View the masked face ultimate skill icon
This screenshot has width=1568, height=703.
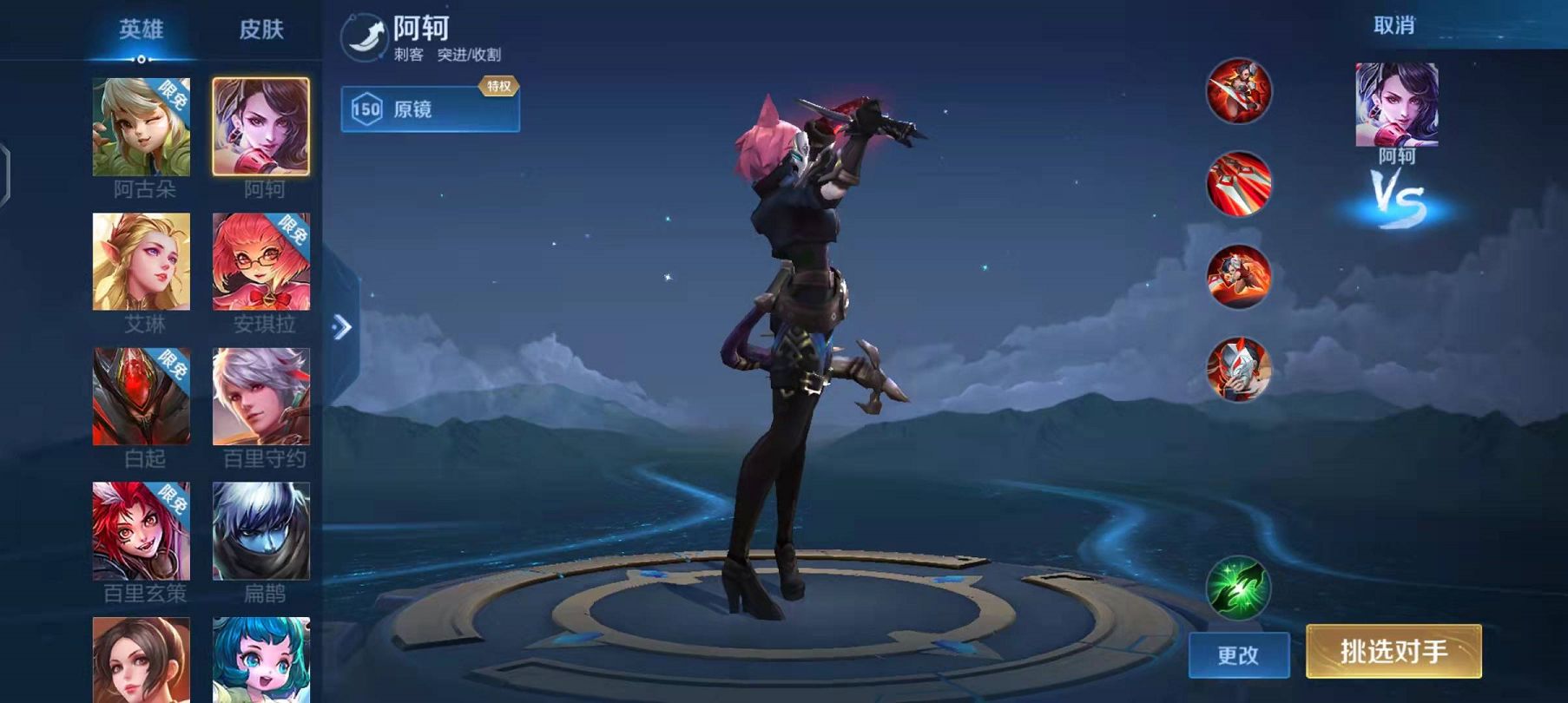click(x=1239, y=370)
